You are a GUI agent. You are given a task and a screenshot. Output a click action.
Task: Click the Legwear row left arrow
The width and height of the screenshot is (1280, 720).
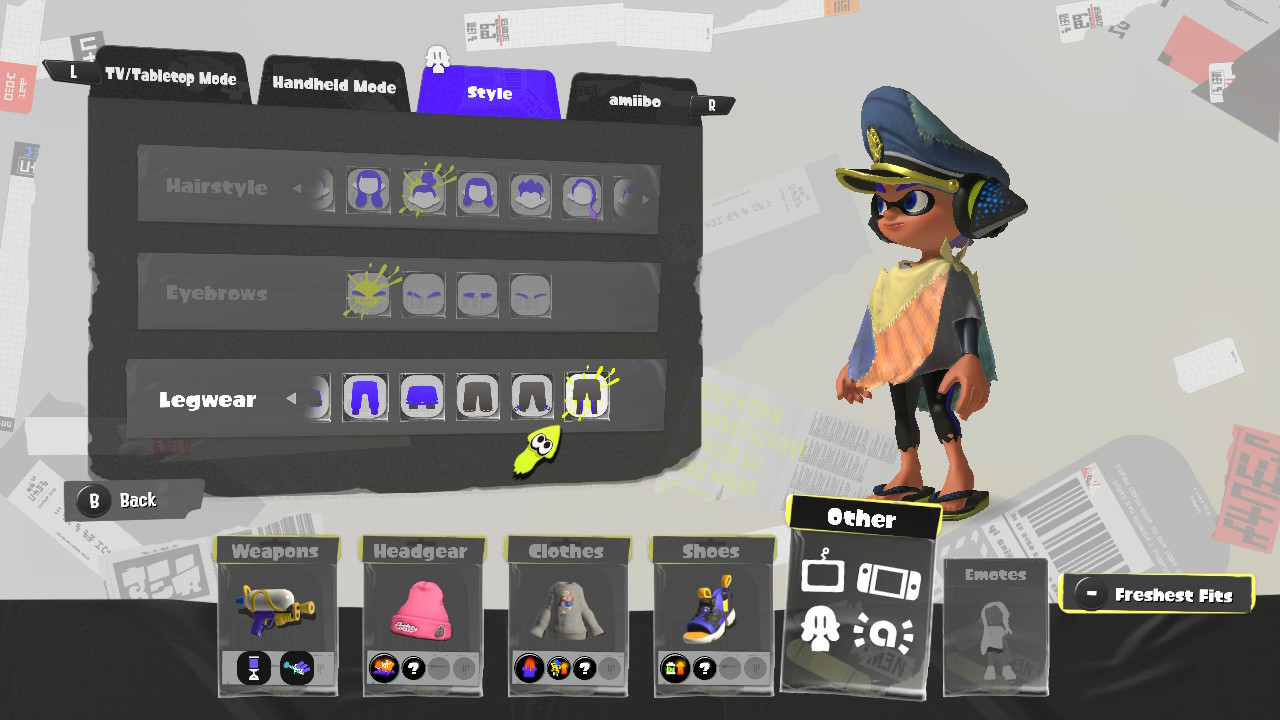(x=291, y=398)
